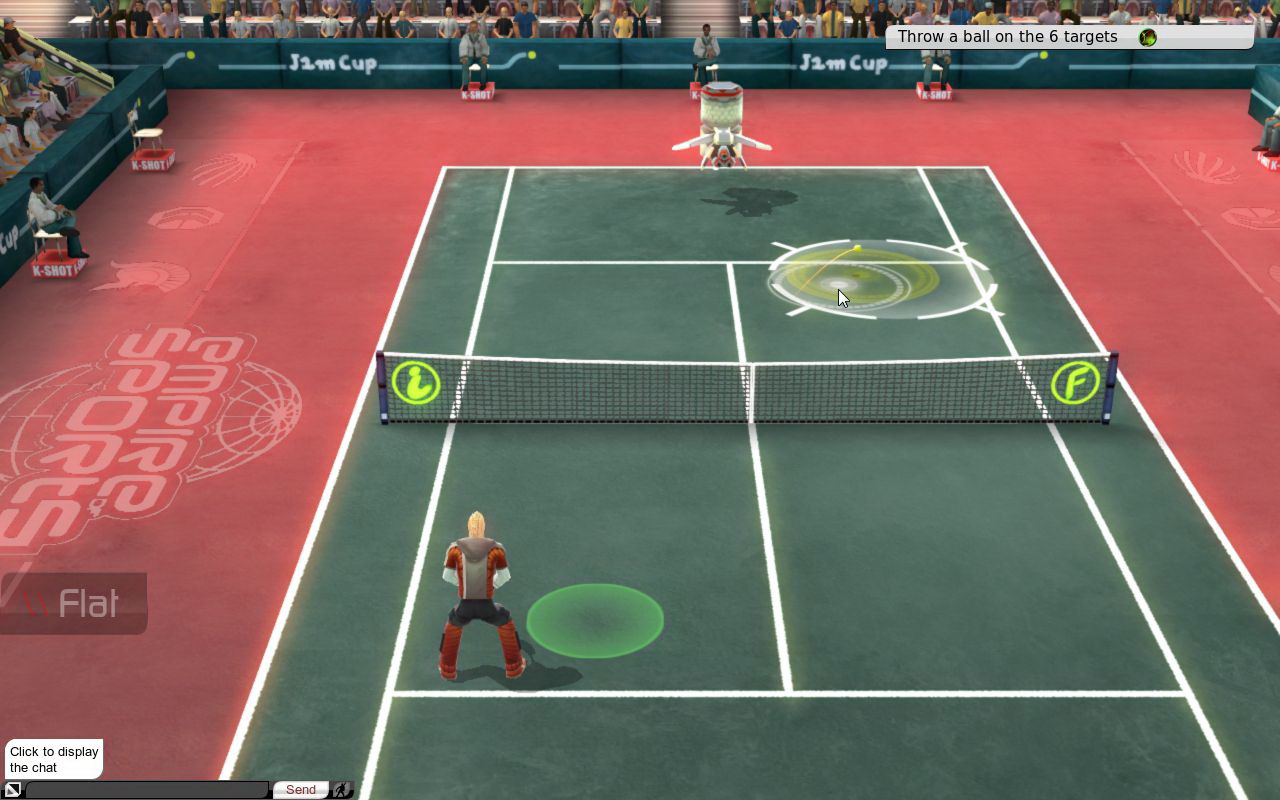Click the player figure icon beside Send
The width and height of the screenshot is (1280, 800).
[342, 790]
